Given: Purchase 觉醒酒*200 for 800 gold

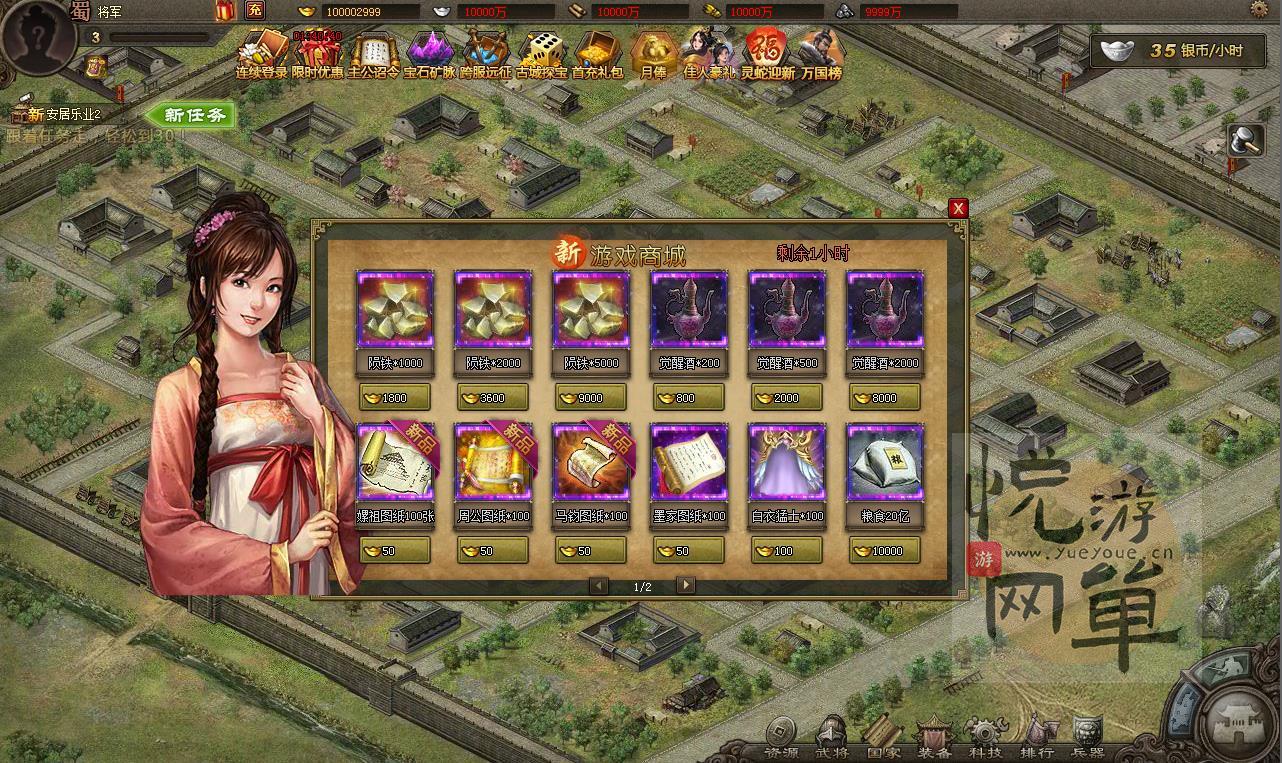Looking at the screenshot, I should point(689,398).
